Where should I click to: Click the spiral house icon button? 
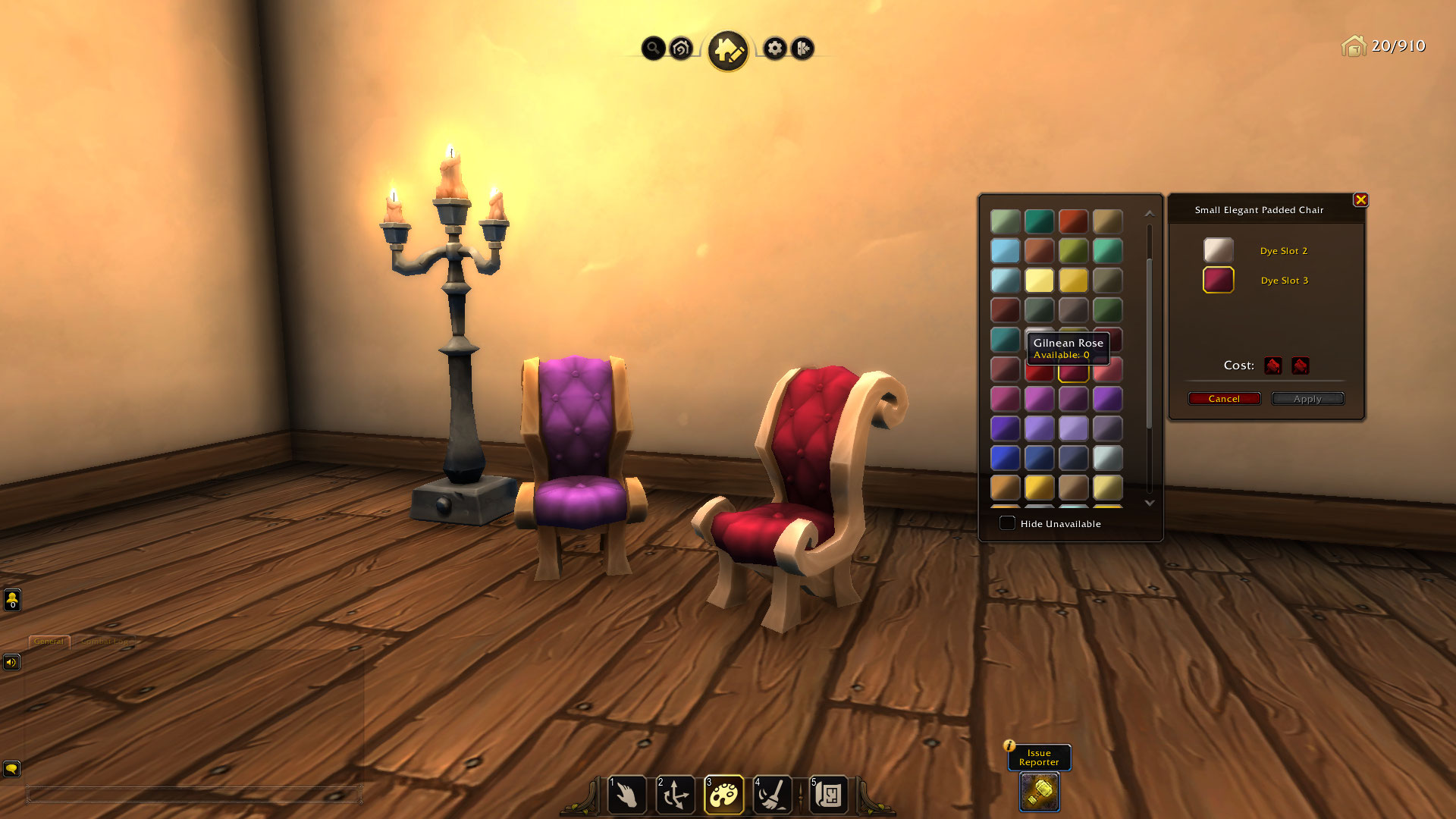click(681, 49)
